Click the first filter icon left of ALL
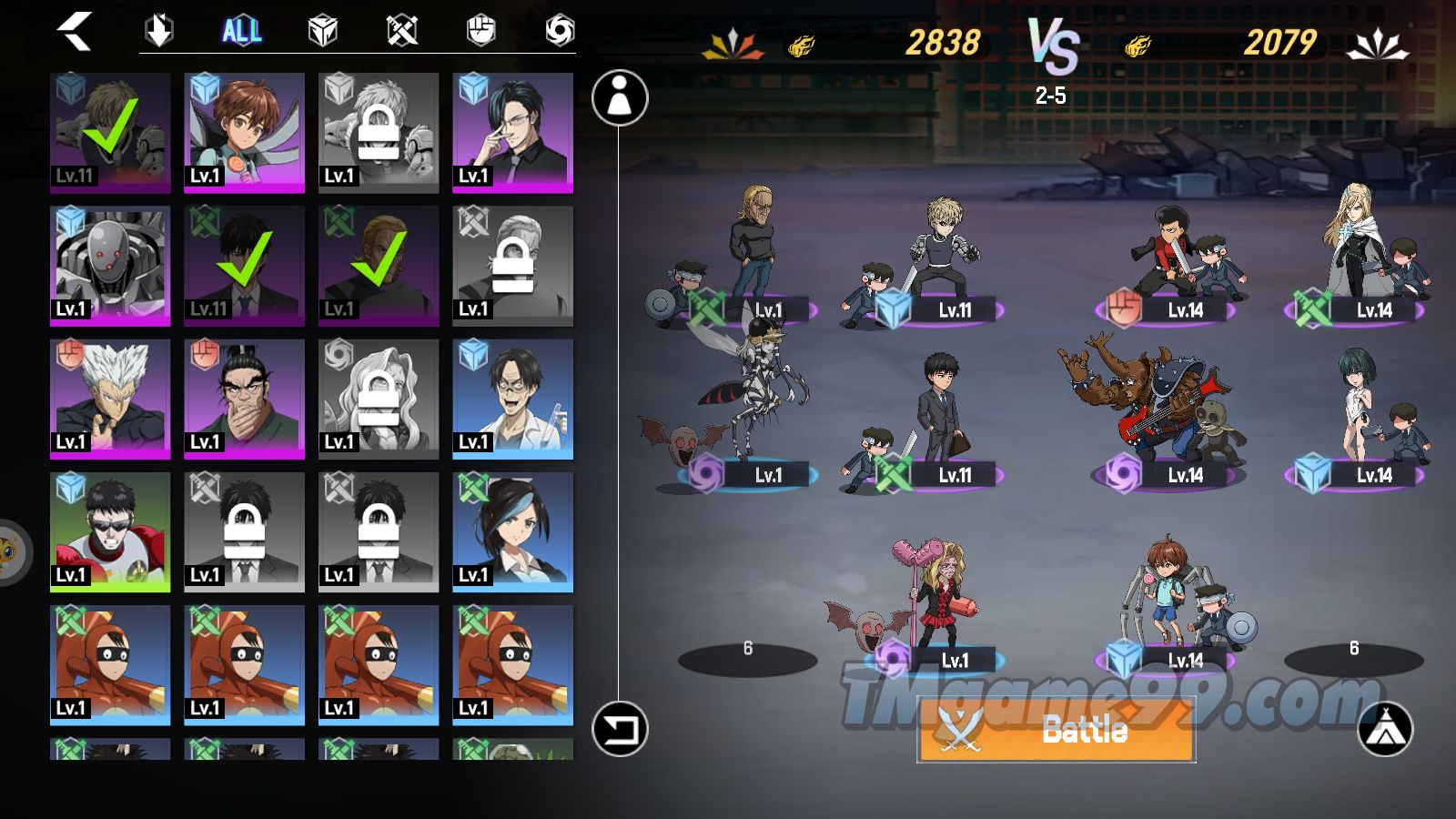Viewport: 1456px width, 819px height. (x=159, y=32)
